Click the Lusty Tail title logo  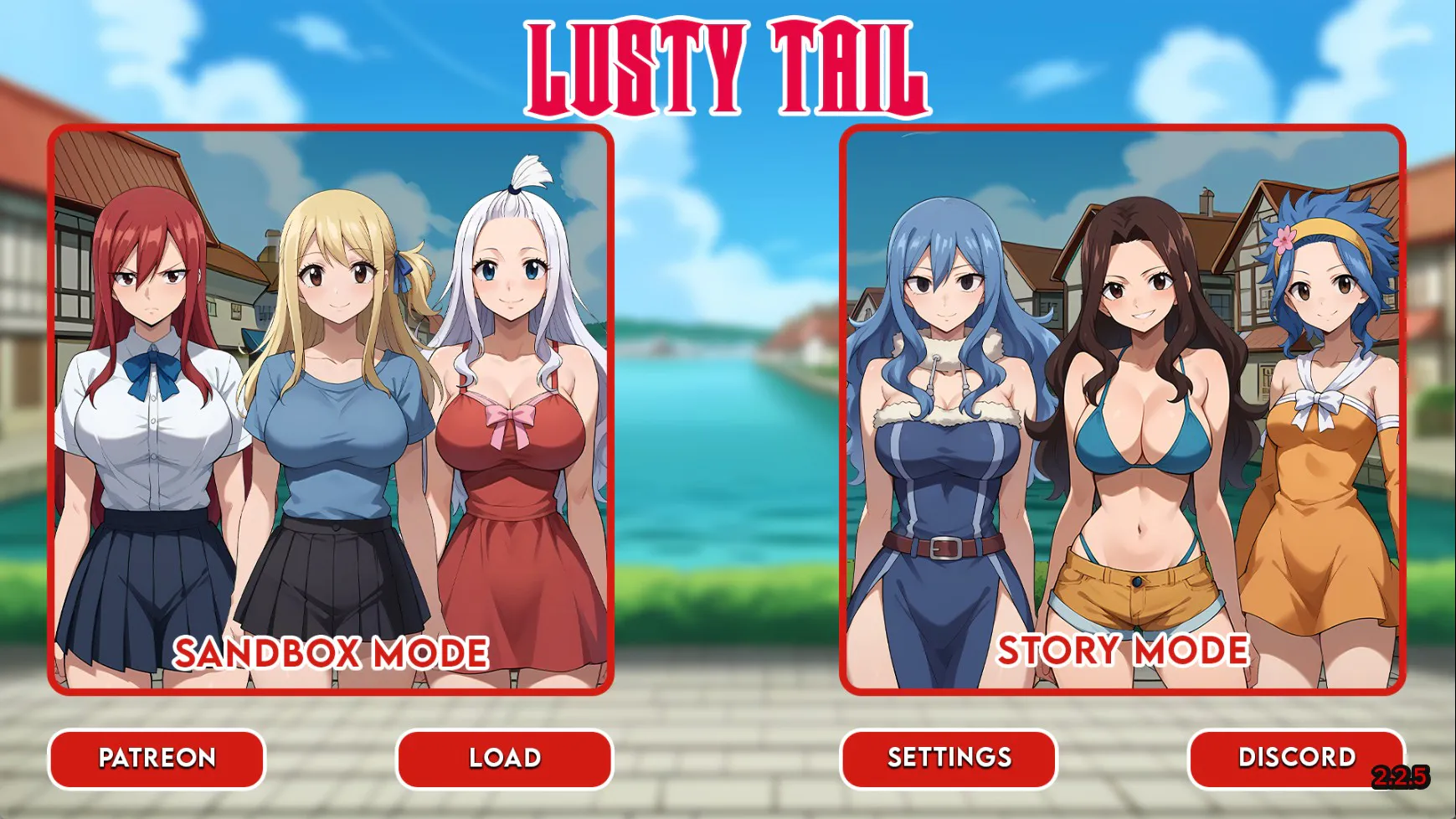pos(728,67)
